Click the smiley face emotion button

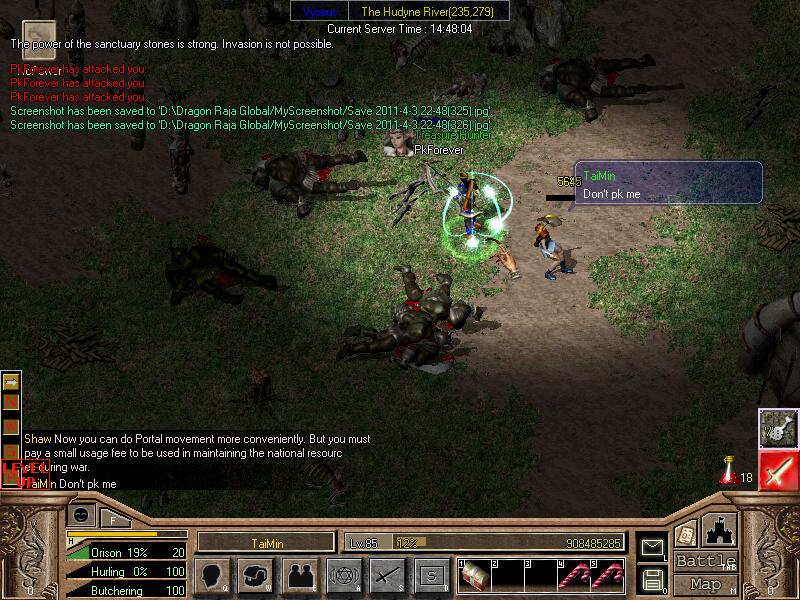[81, 516]
